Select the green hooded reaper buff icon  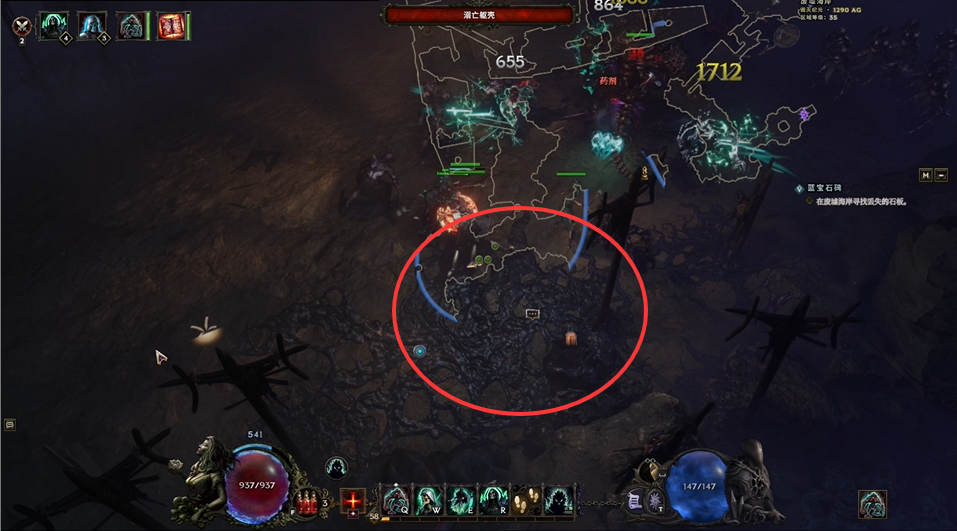53,25
